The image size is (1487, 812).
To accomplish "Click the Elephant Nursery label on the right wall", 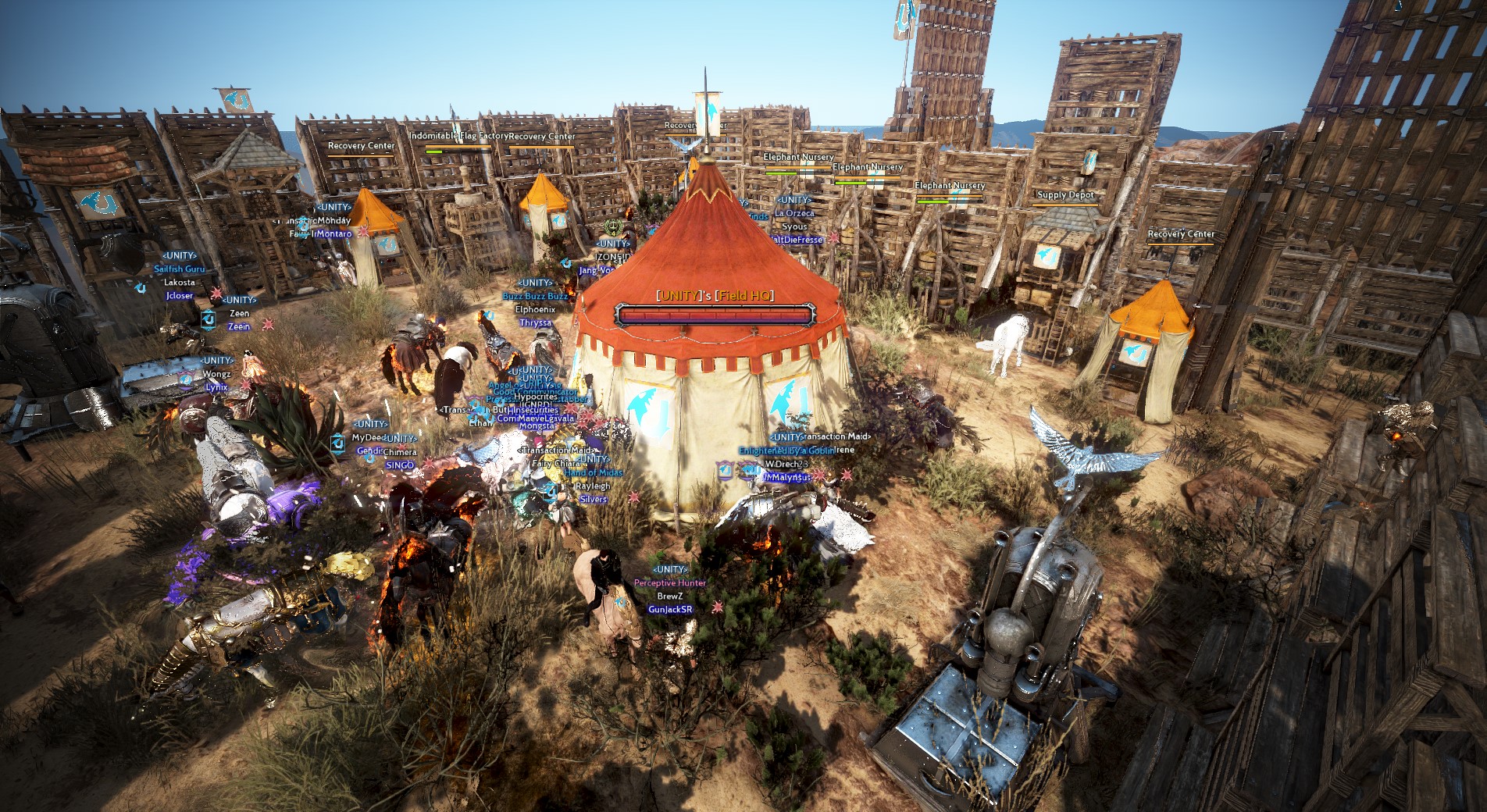I will 952,185.
